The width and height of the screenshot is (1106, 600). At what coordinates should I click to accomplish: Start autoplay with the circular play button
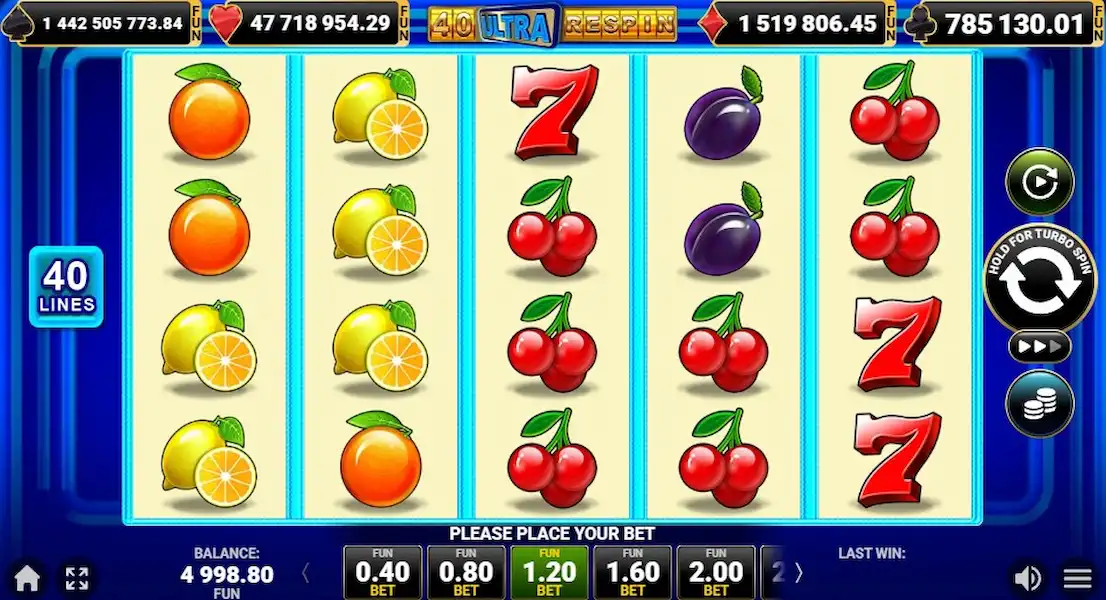1040,183
